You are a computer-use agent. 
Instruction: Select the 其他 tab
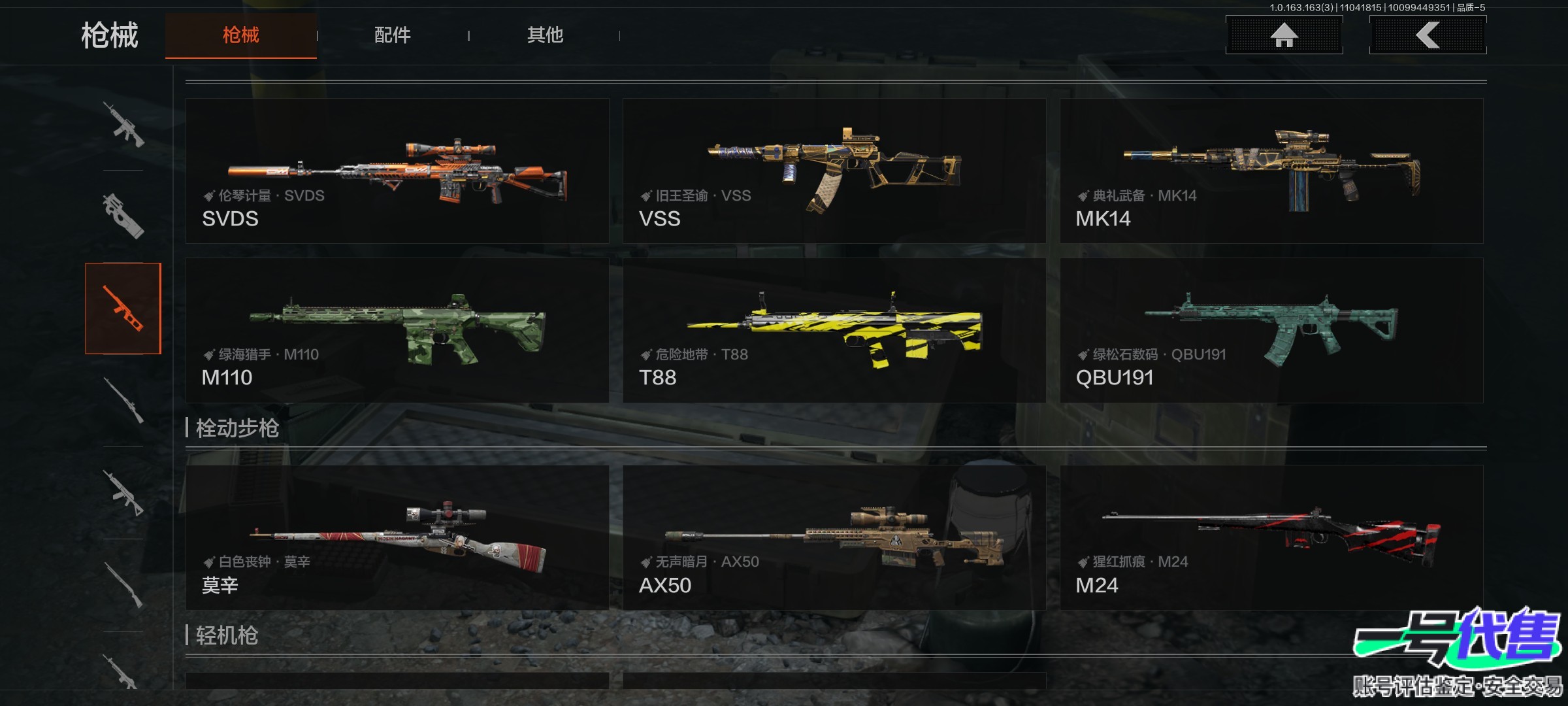click(x=545, y=35)
